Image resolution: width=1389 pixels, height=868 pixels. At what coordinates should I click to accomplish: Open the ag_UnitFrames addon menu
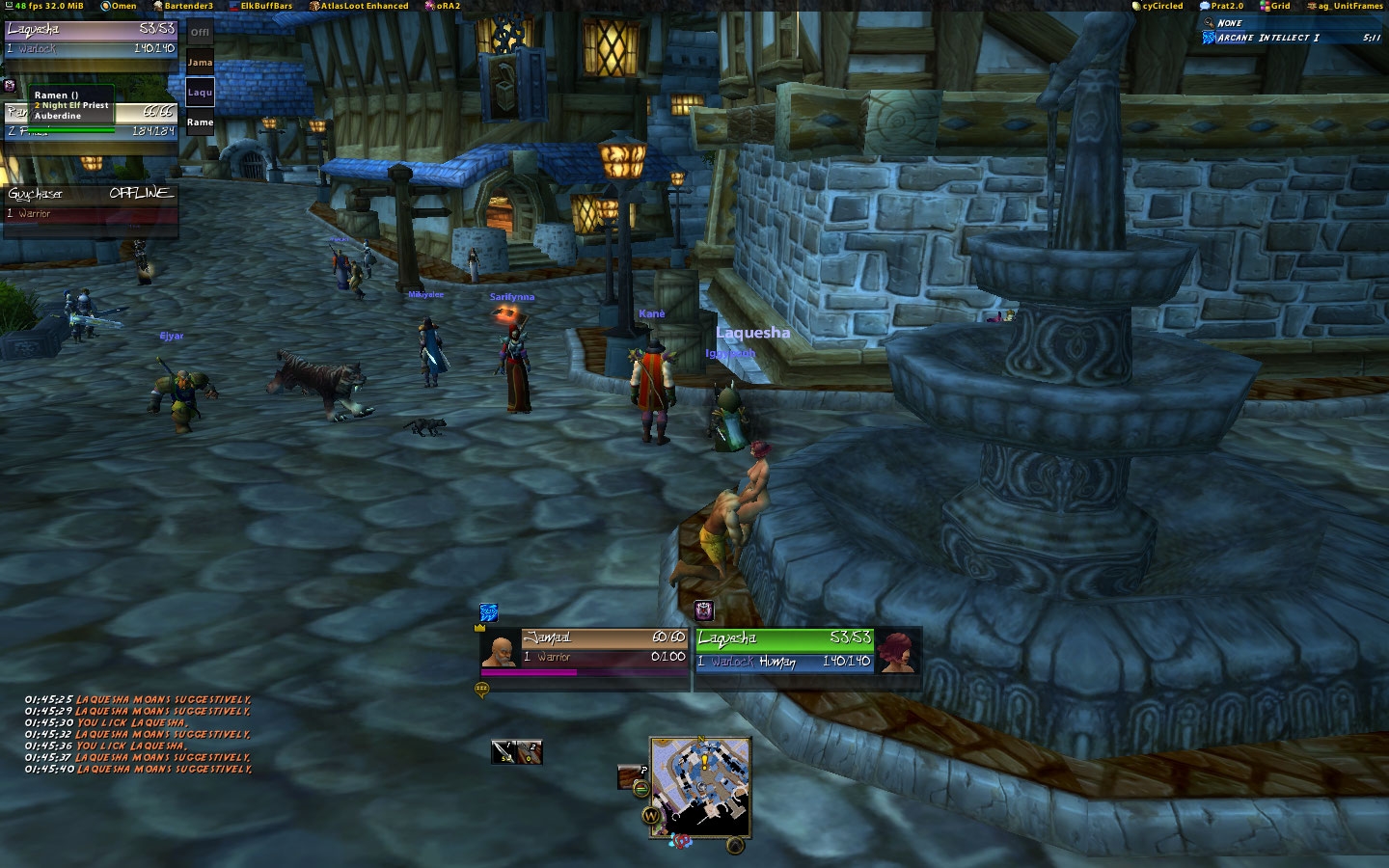[x=1345, y=6]
